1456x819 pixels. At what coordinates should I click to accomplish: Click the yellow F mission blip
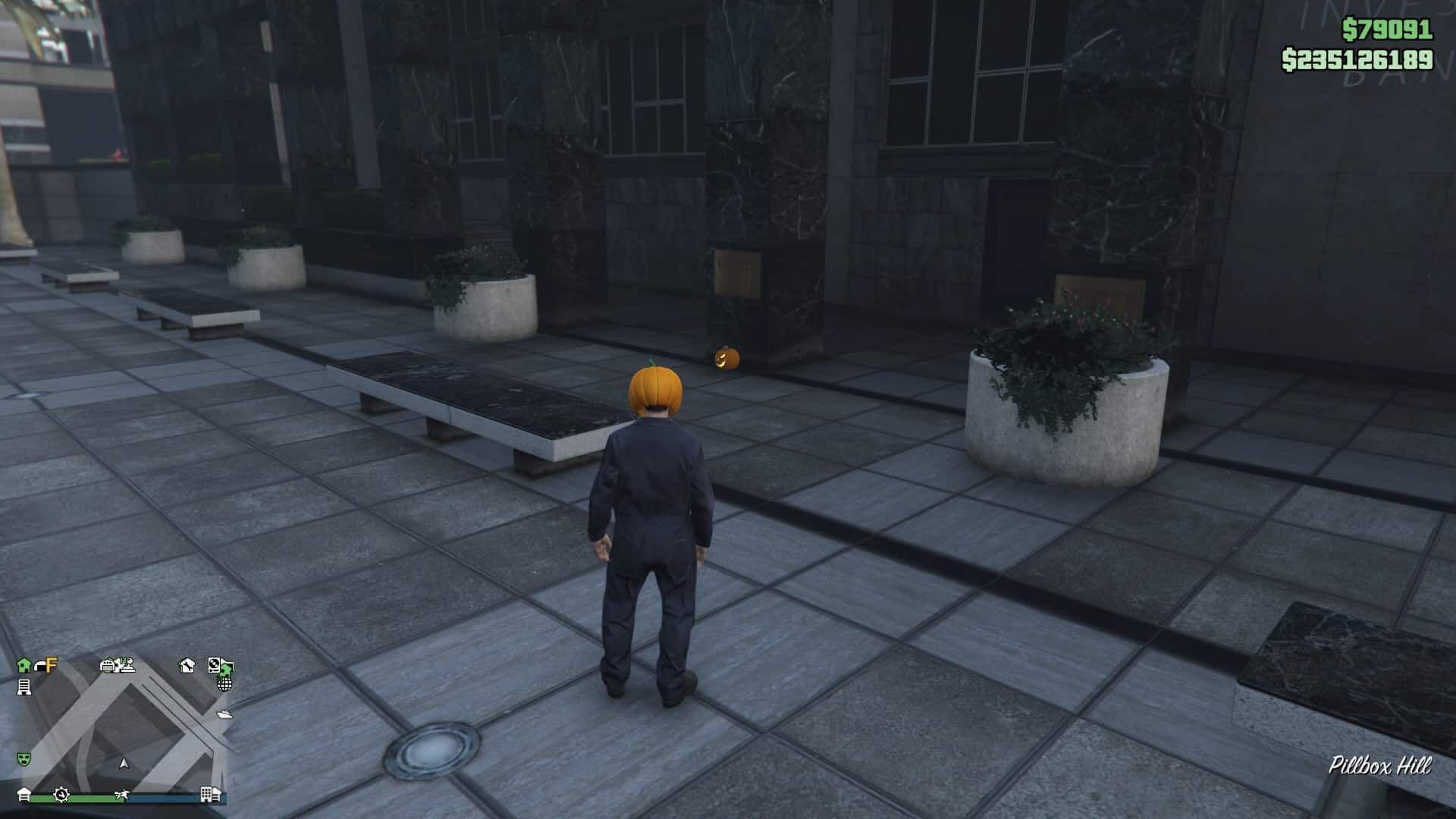pos(50,665)
